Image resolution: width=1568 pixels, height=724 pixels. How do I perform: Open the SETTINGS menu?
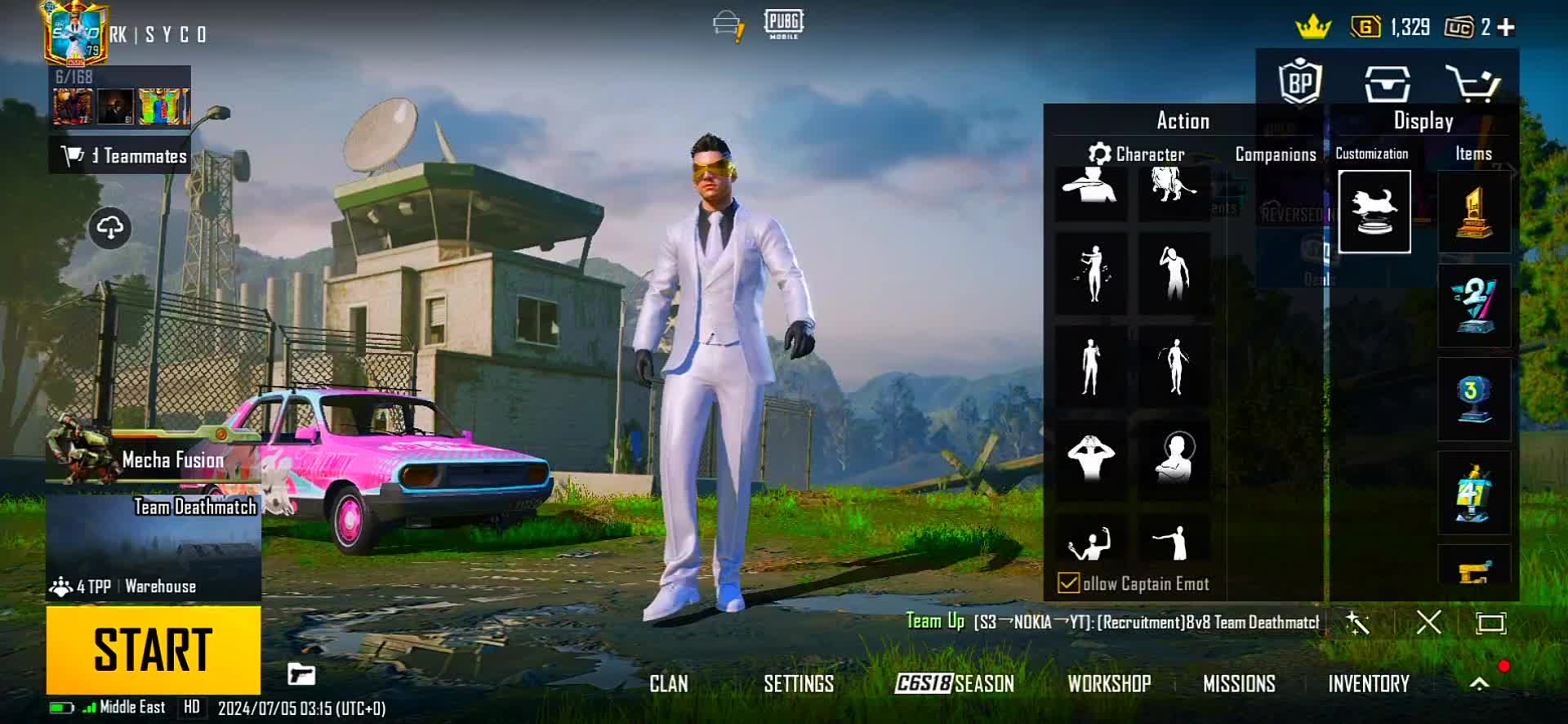click(798, 684)
